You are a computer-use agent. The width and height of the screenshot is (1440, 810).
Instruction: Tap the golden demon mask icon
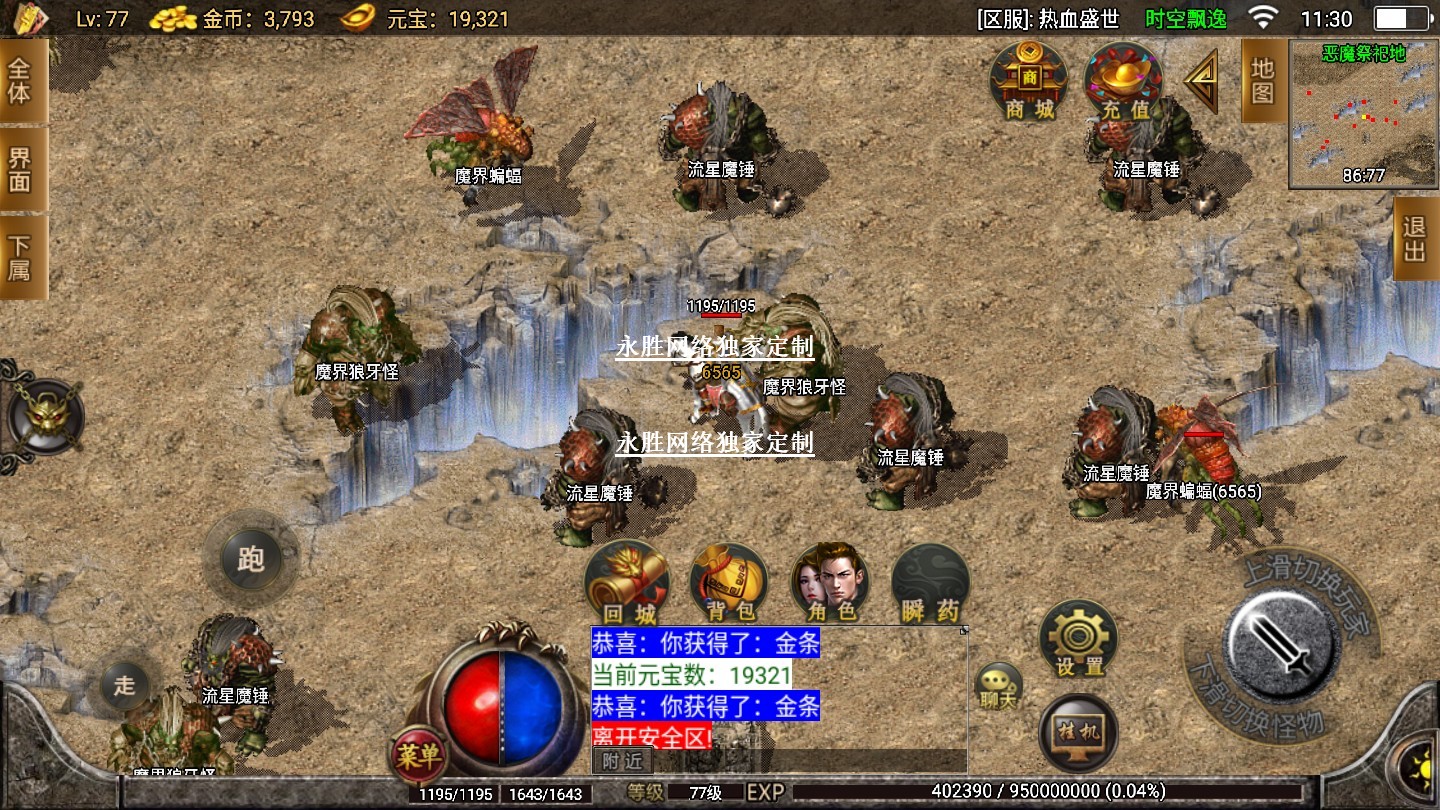click(45, 416)
